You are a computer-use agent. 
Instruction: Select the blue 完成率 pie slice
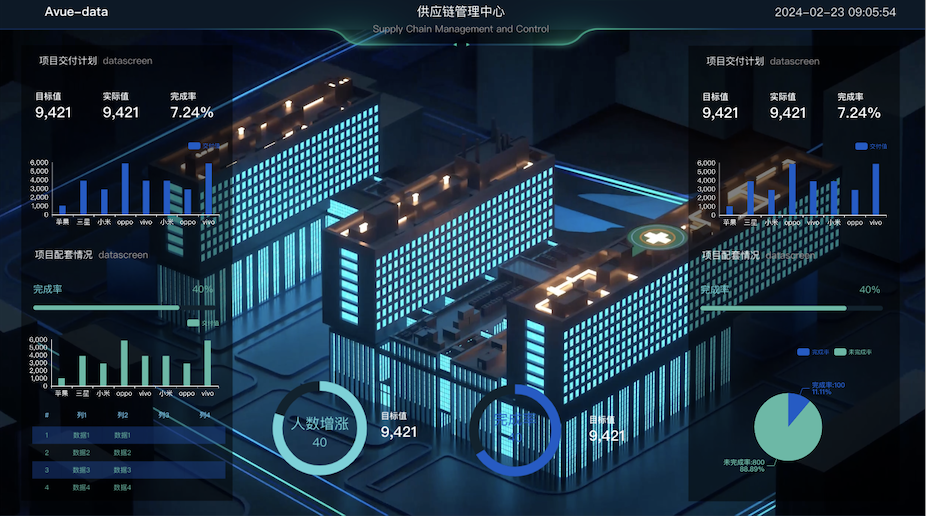(x=796, y=406)
